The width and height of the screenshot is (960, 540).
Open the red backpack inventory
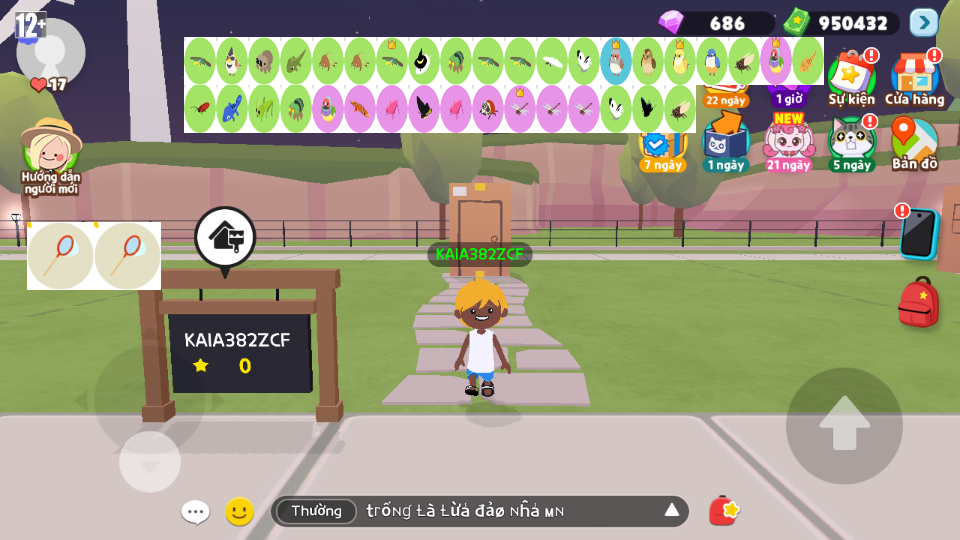(x=918, y=302)
